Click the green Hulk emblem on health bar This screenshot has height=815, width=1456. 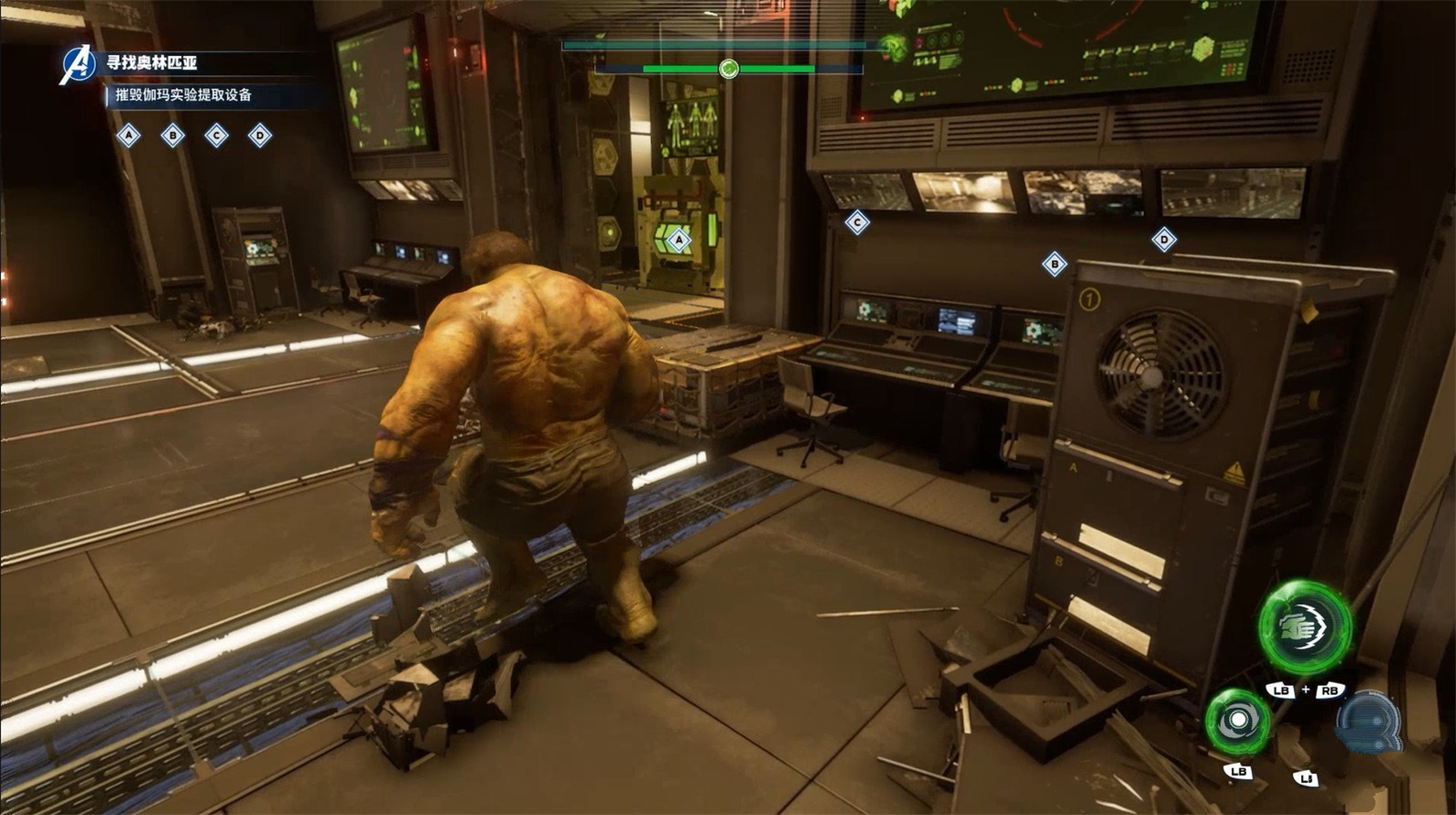[729, 69]
